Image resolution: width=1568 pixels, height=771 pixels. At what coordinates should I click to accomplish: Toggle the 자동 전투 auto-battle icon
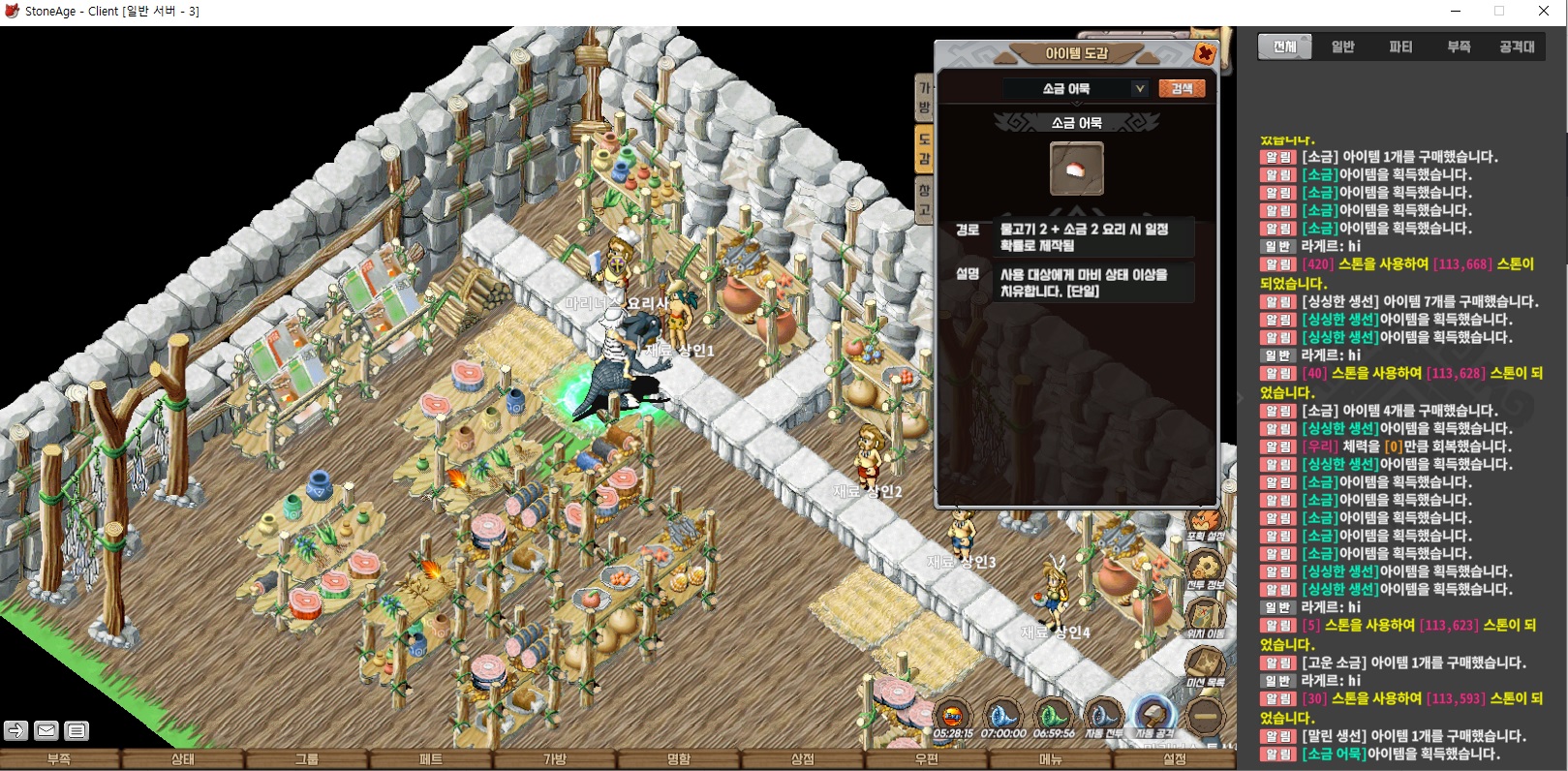point(1102,719)
